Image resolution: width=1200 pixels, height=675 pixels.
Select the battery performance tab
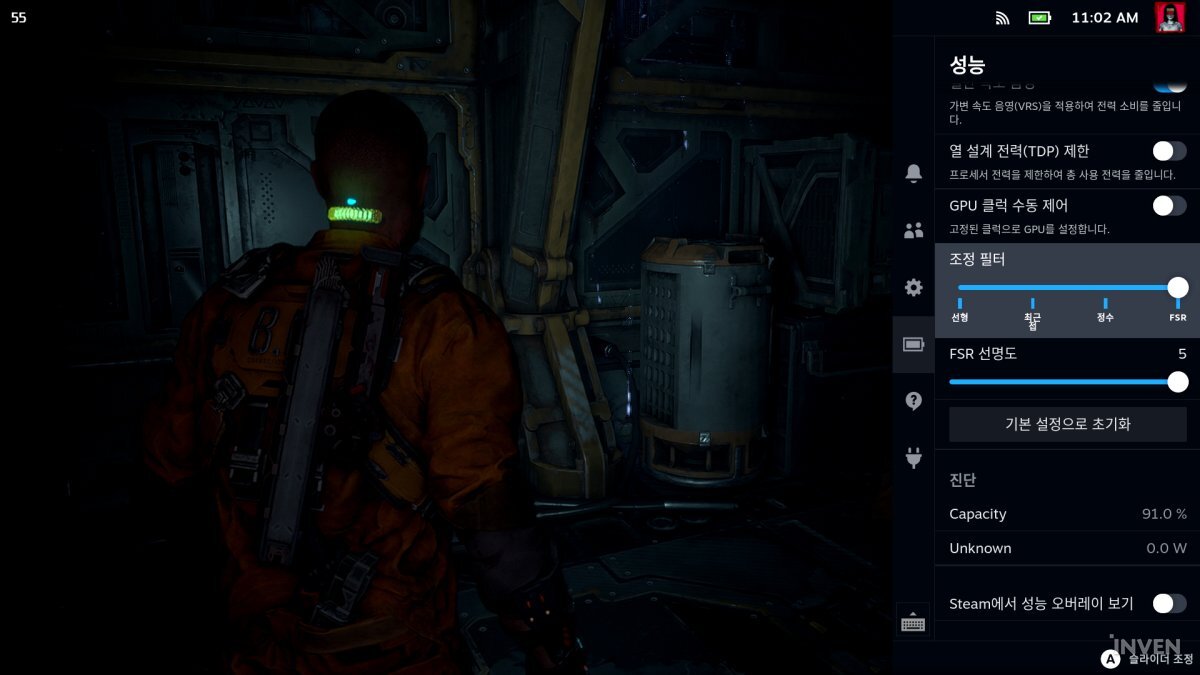(x=913, y=345)
